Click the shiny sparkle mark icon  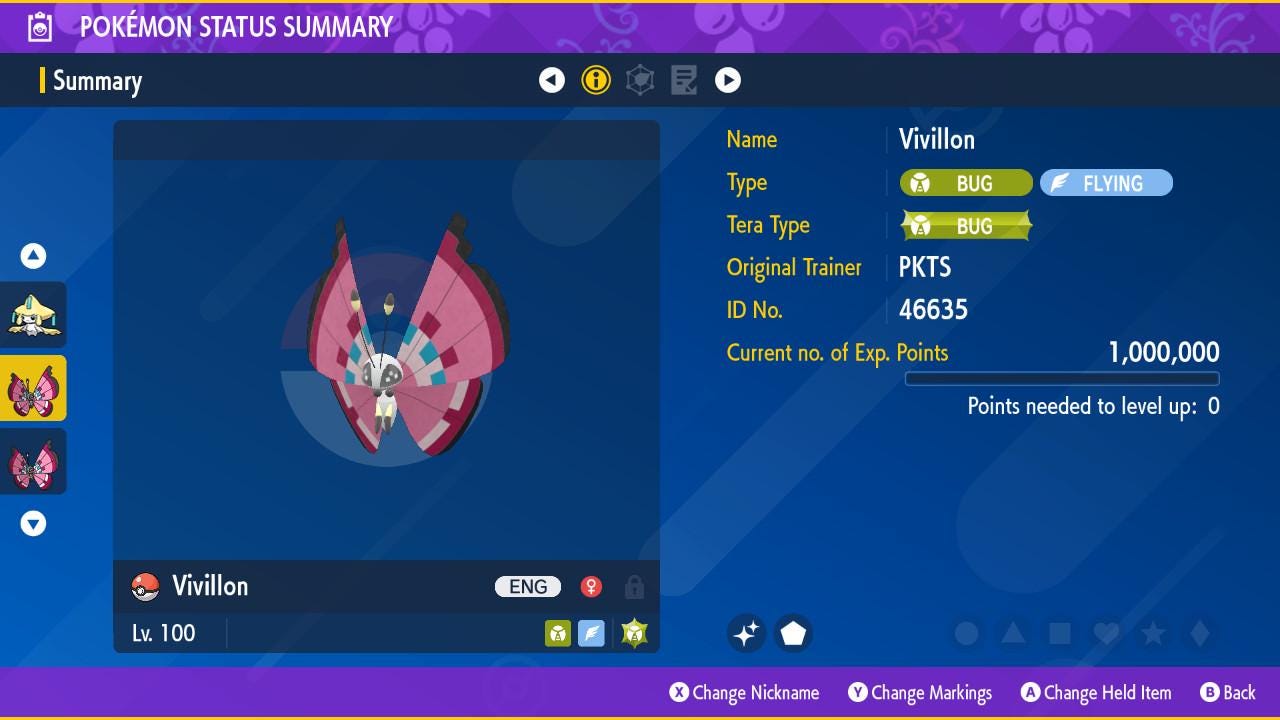(x=746, y=633)
